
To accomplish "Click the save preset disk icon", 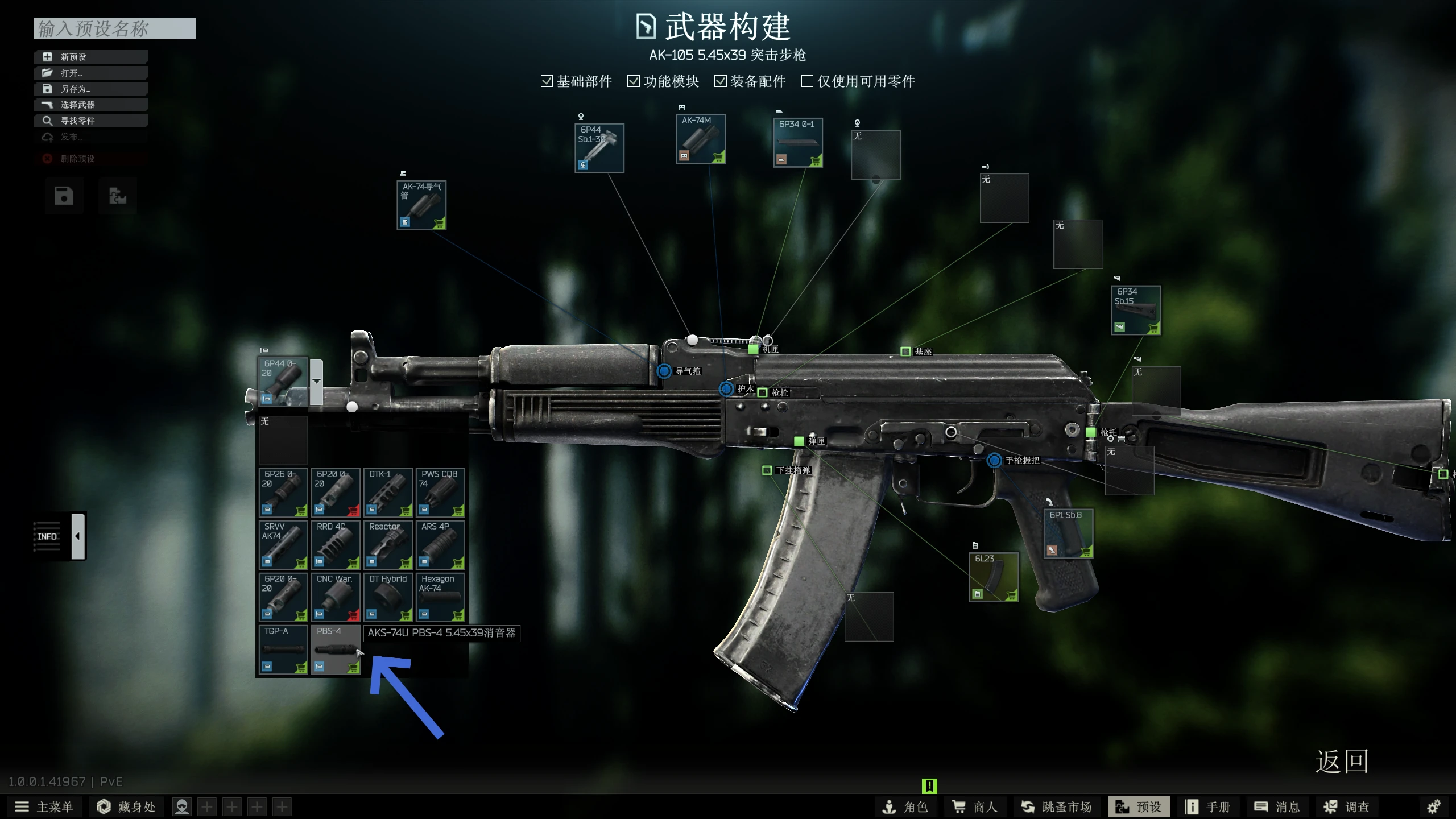I will (x=63, y=196).
